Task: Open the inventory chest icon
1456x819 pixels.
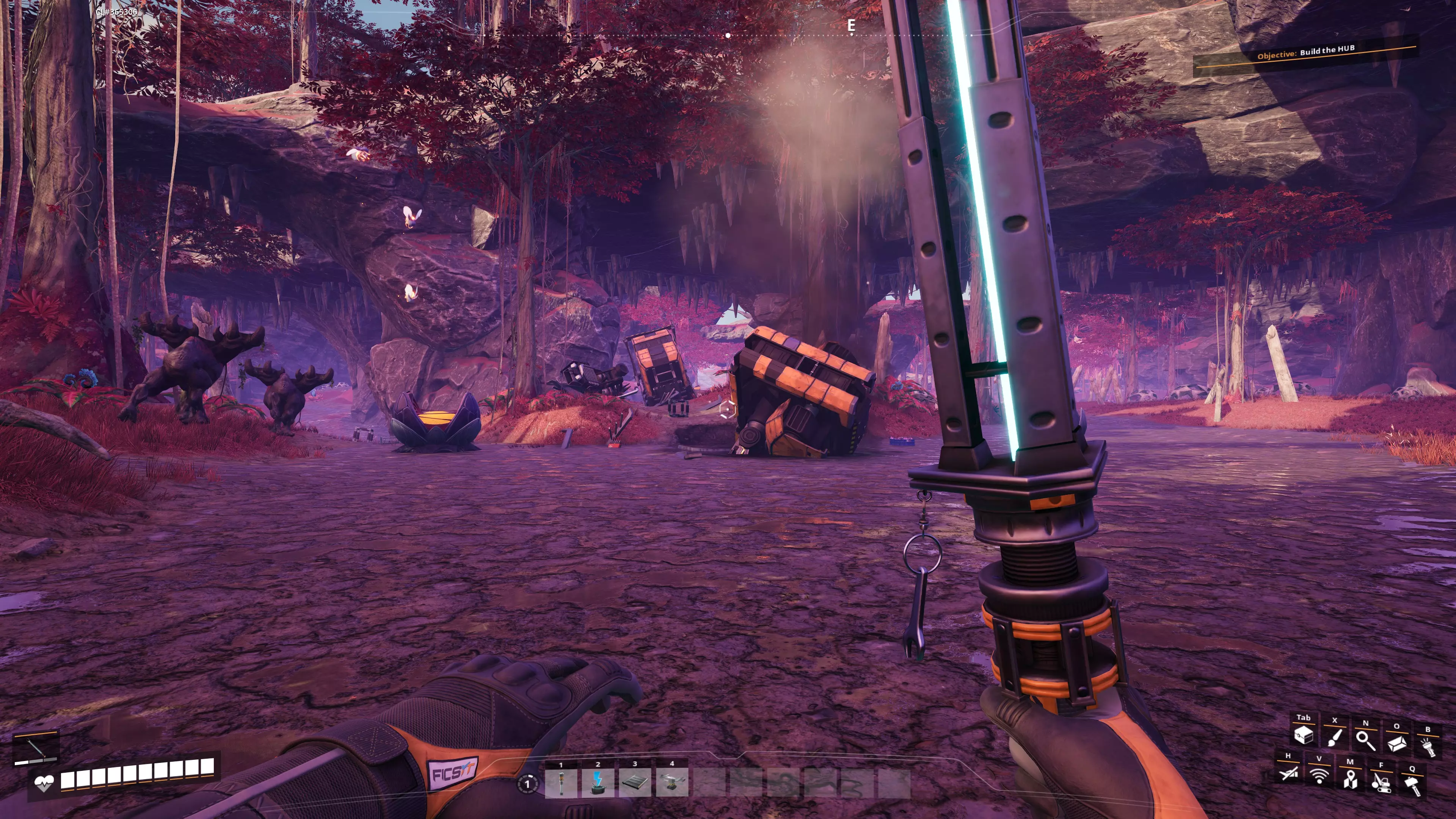Action: (1304, 735)
